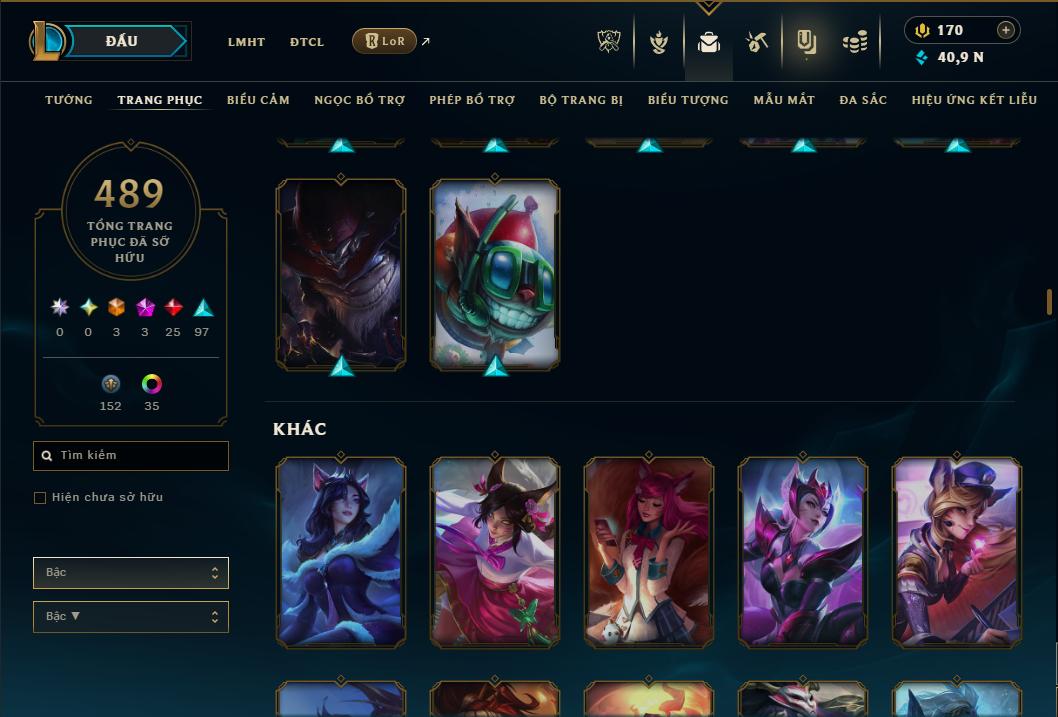This screenshot has width=1058, height=717.
Task: Open the hammer loot crafting icon
Action: tap(756, 42)
